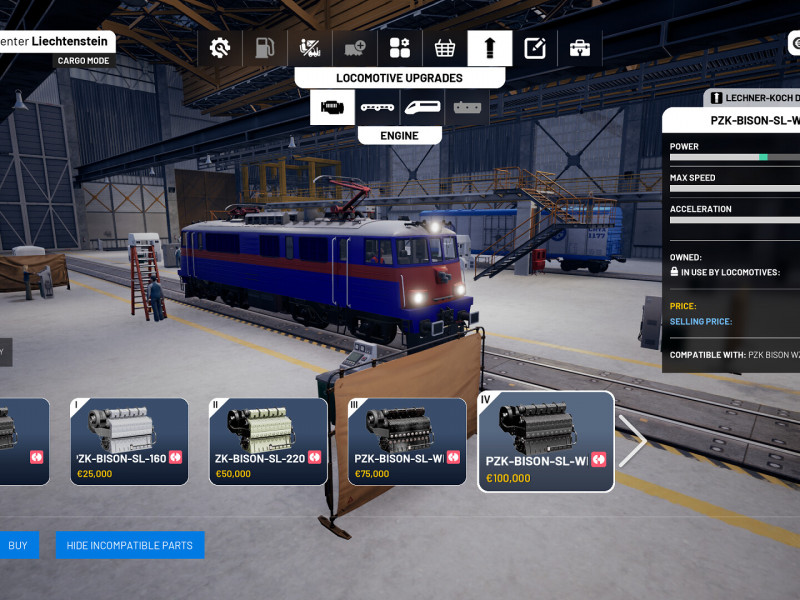
Task: Open the four-squares gear customization section
Action: (400, 48)
